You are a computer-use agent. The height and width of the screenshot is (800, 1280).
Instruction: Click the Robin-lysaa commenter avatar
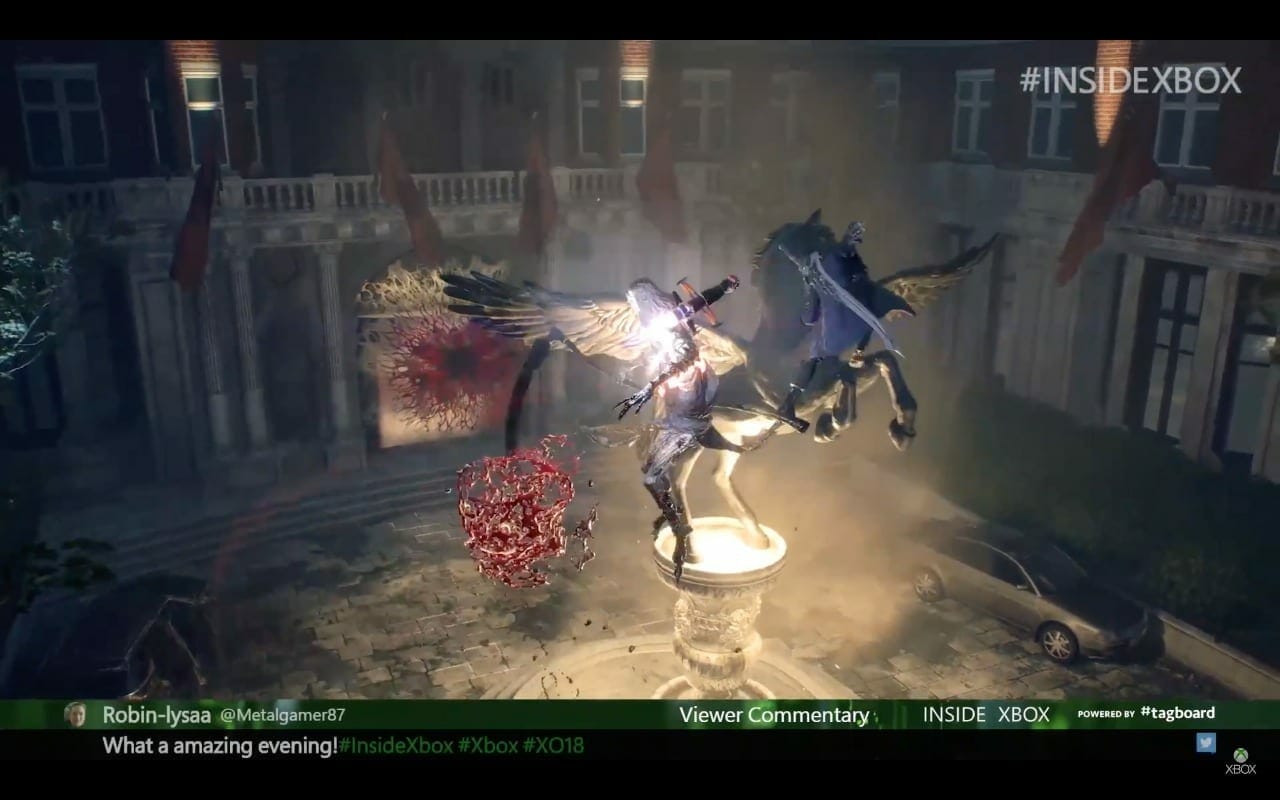click(x=75, y=715)
